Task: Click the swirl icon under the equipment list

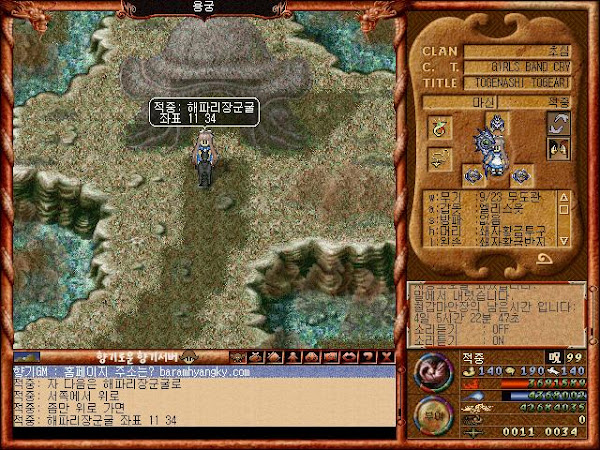Action: pos(544,257)
